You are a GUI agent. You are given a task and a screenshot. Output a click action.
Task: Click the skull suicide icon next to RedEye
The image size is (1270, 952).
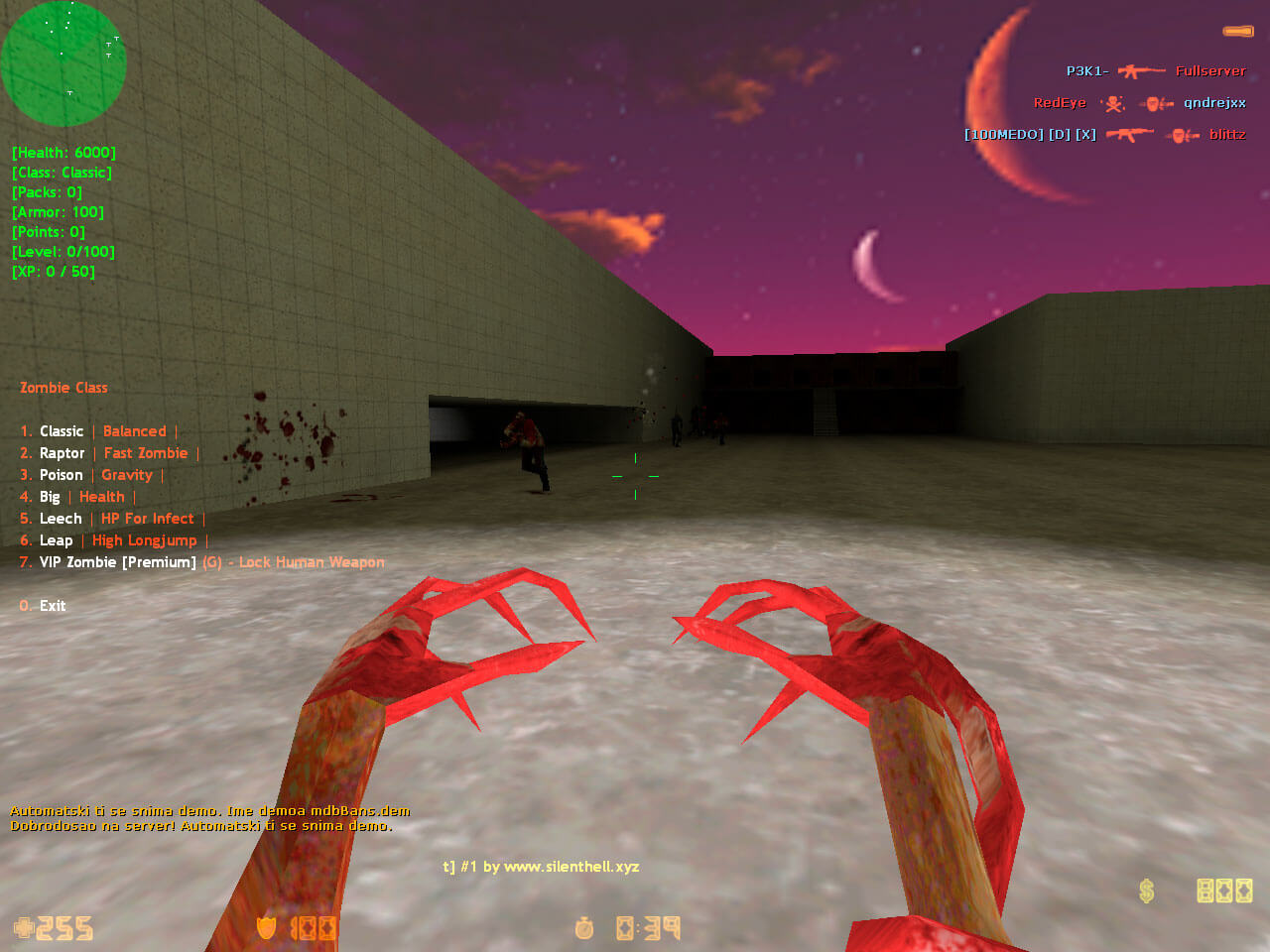pos(1115,103)
